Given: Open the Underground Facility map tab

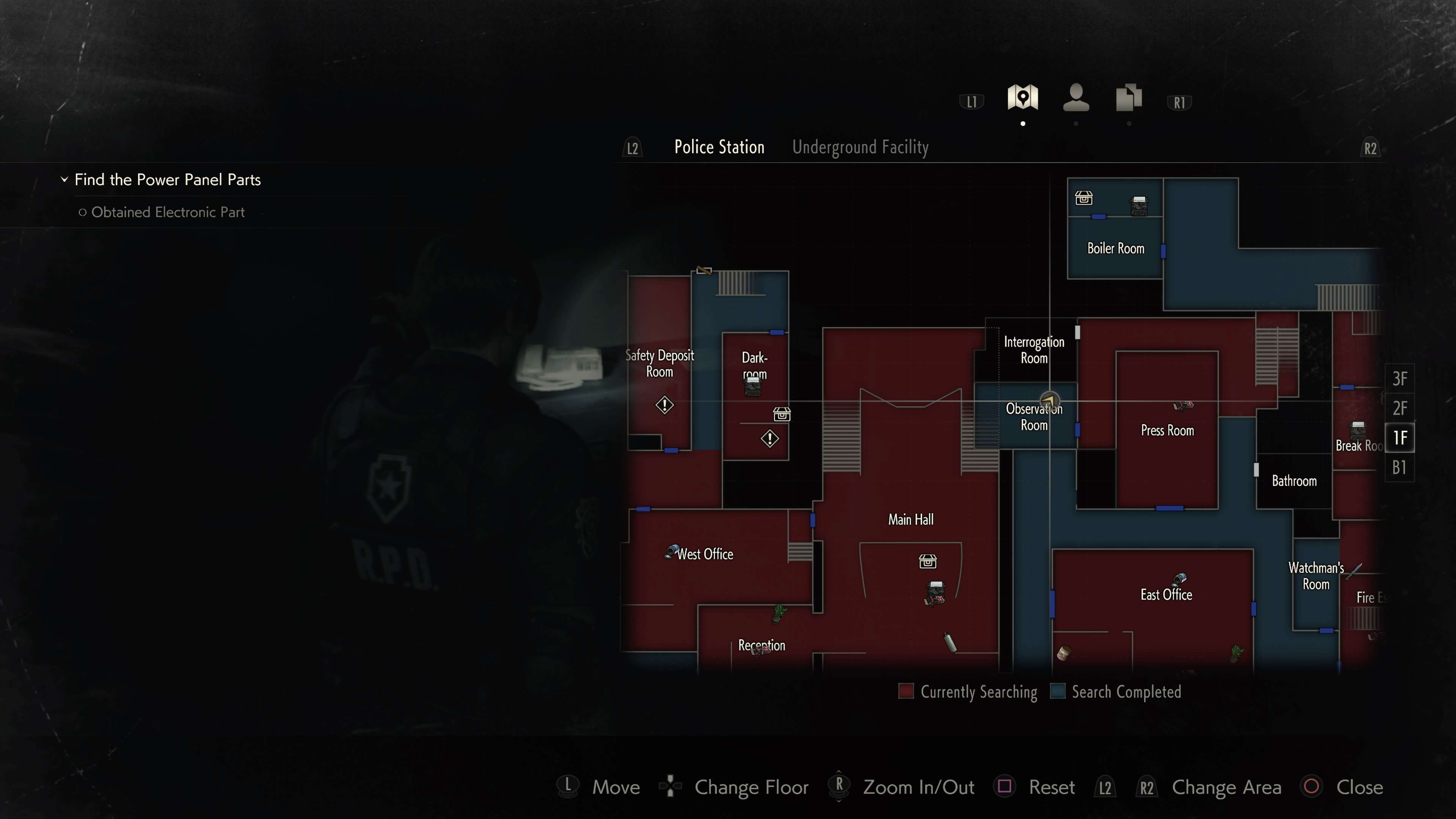Looking at the screenshot, I should tap(860, 147).
